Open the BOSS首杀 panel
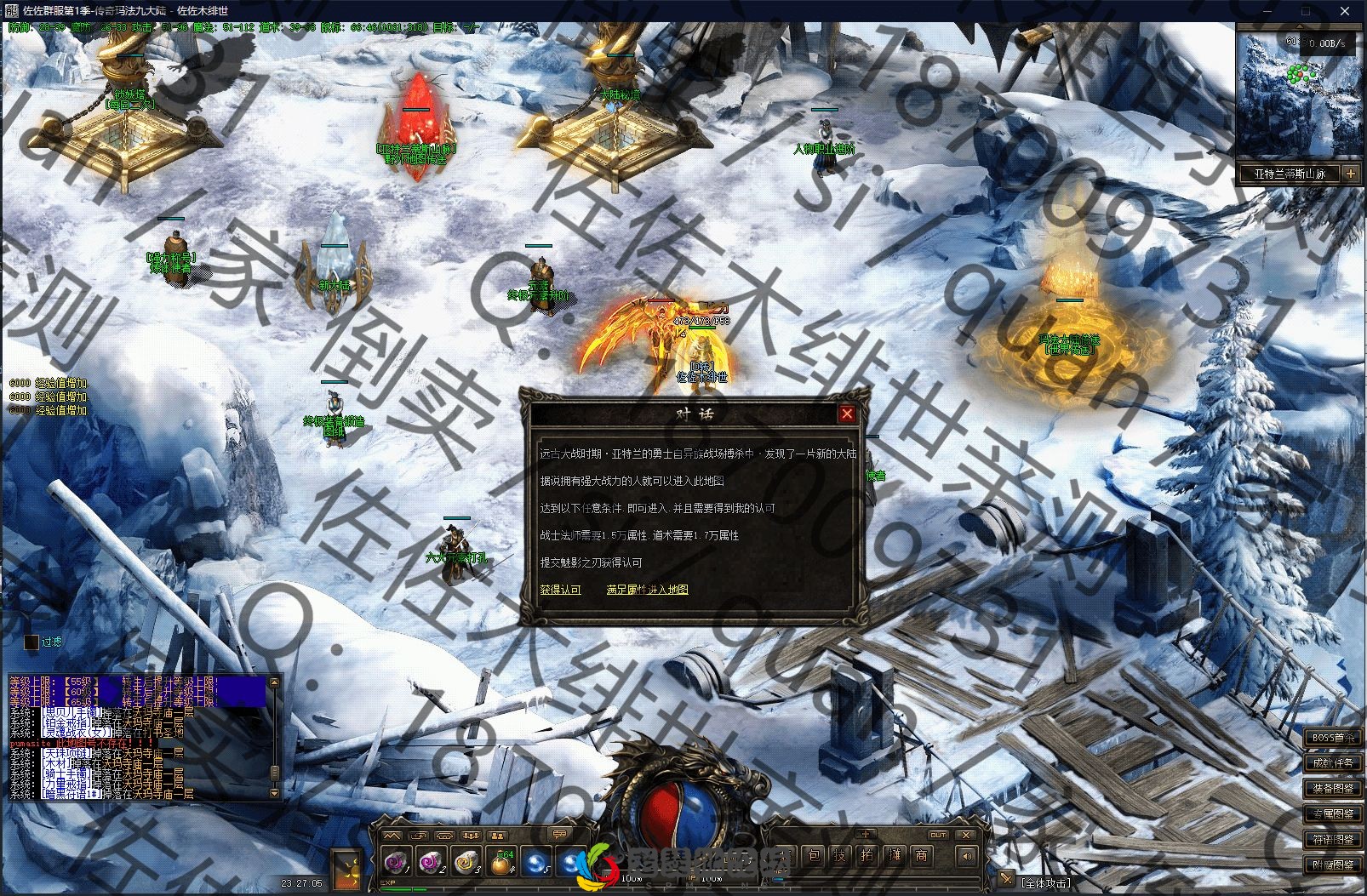The width and height of the screenshot is (1367, 896). (1333, 737)
